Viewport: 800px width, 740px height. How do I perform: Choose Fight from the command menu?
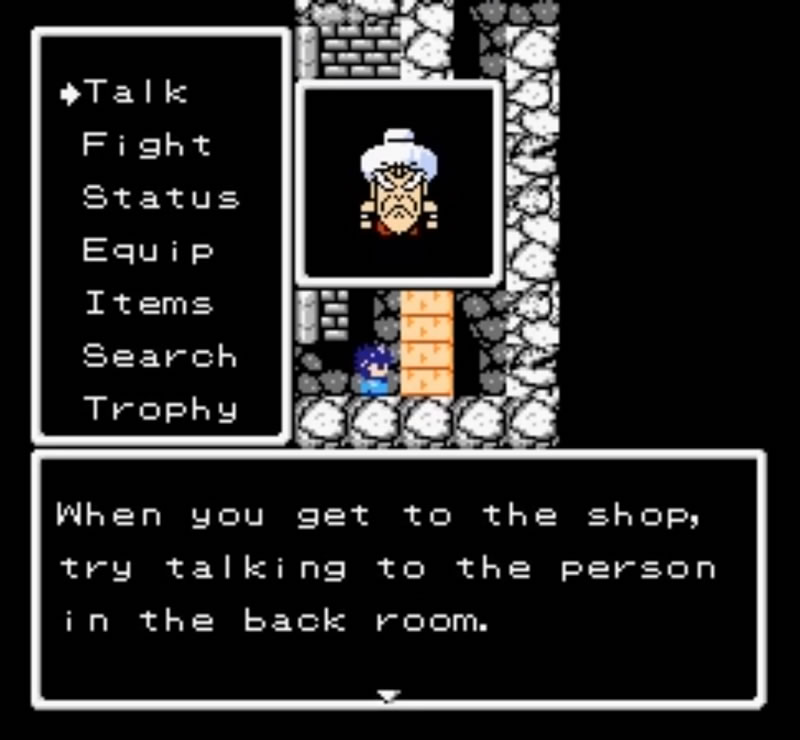tap(146, 146)
